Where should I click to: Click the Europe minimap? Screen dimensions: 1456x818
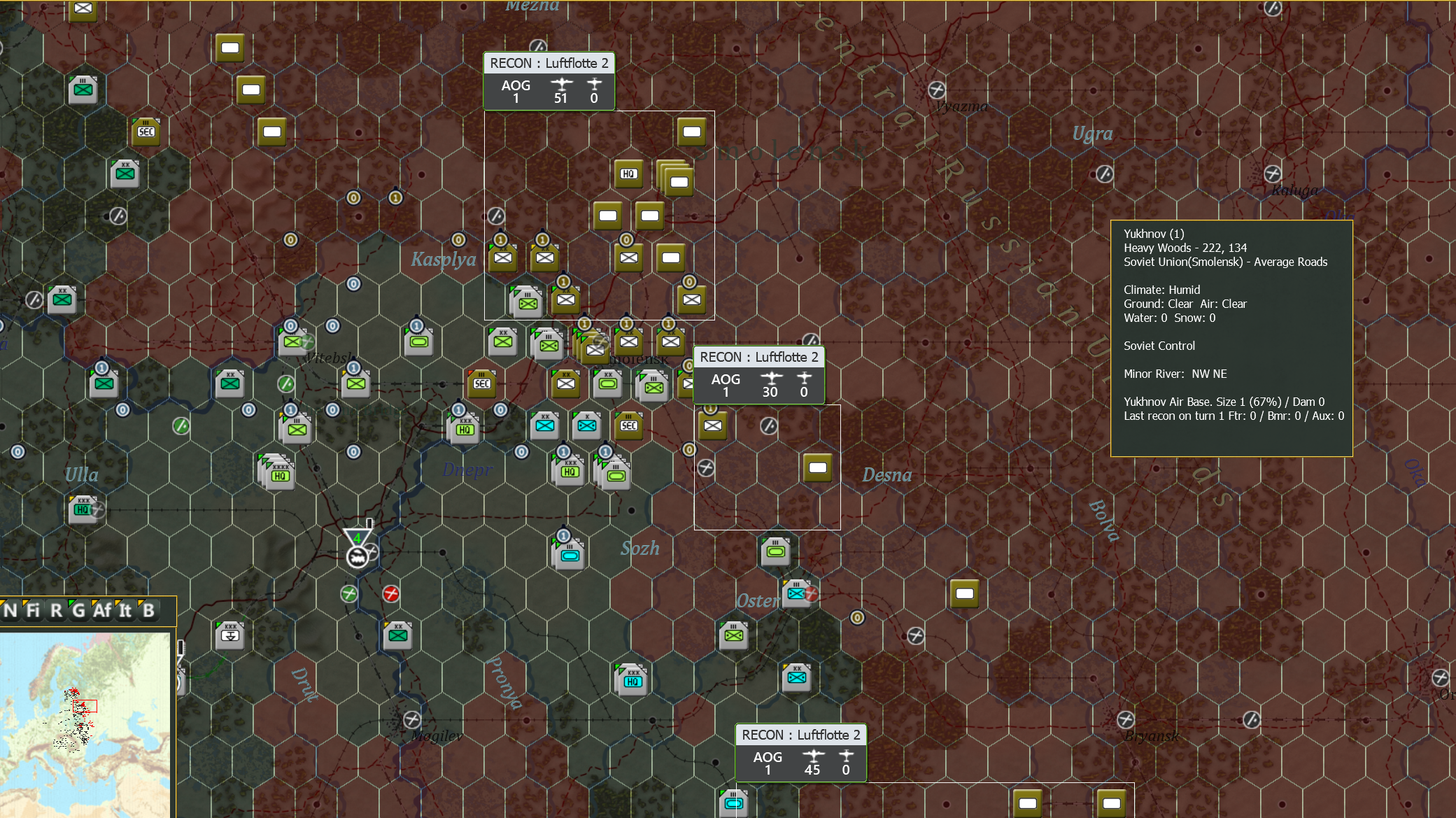85,724
